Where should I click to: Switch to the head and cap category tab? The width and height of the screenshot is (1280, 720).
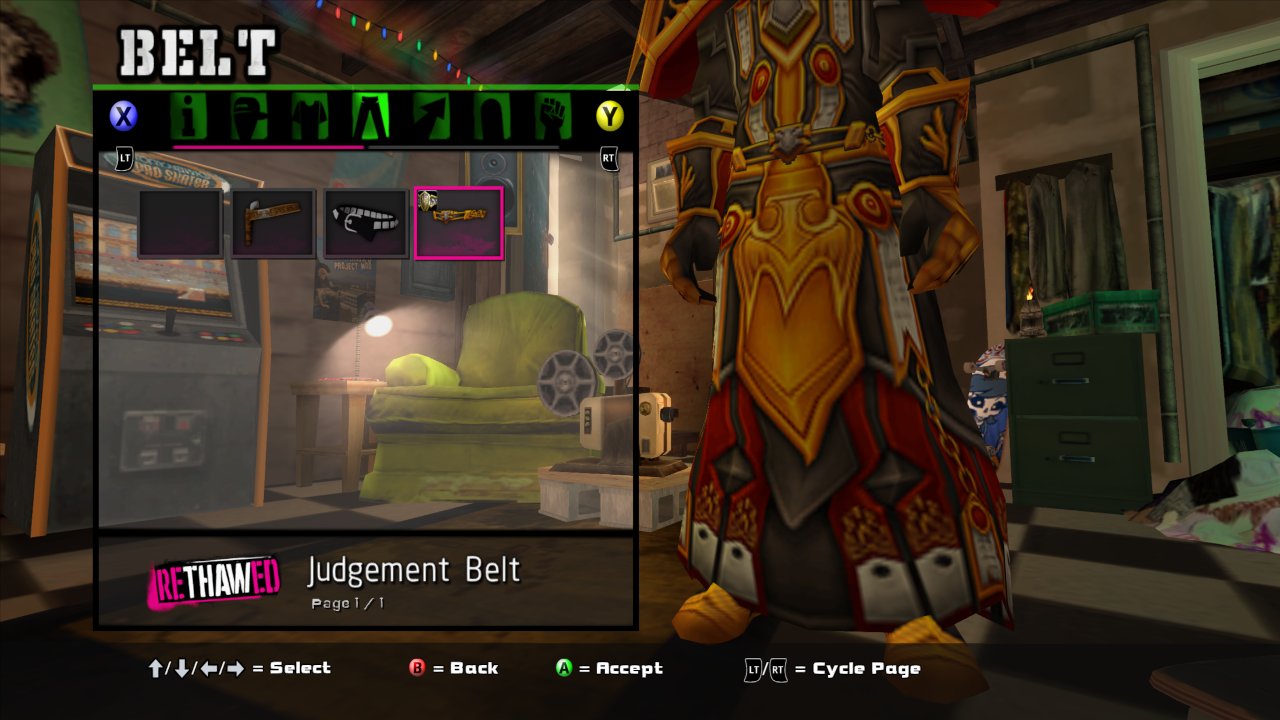[x=248, y=117]
